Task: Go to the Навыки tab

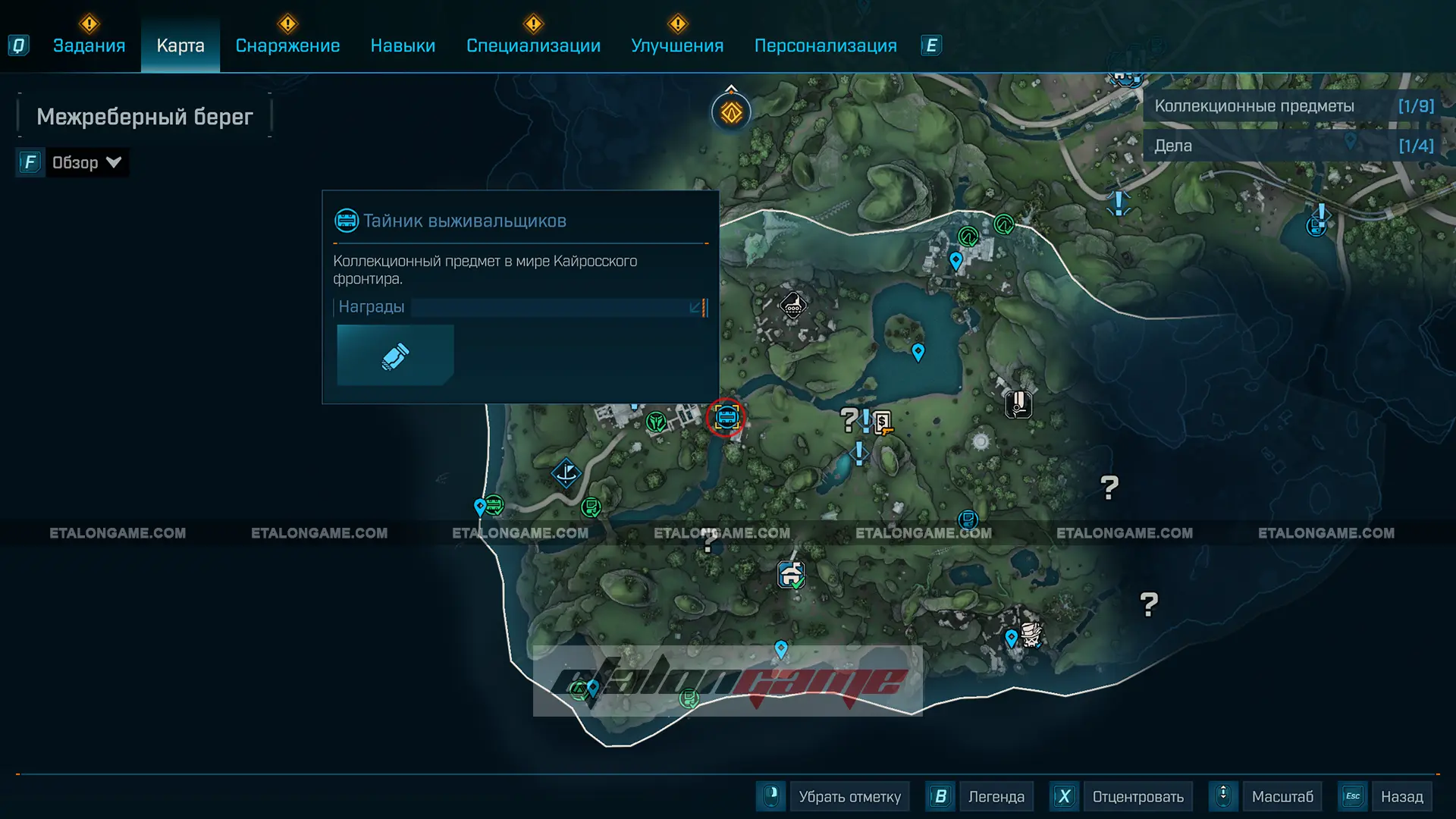Action: click(403, 45)
